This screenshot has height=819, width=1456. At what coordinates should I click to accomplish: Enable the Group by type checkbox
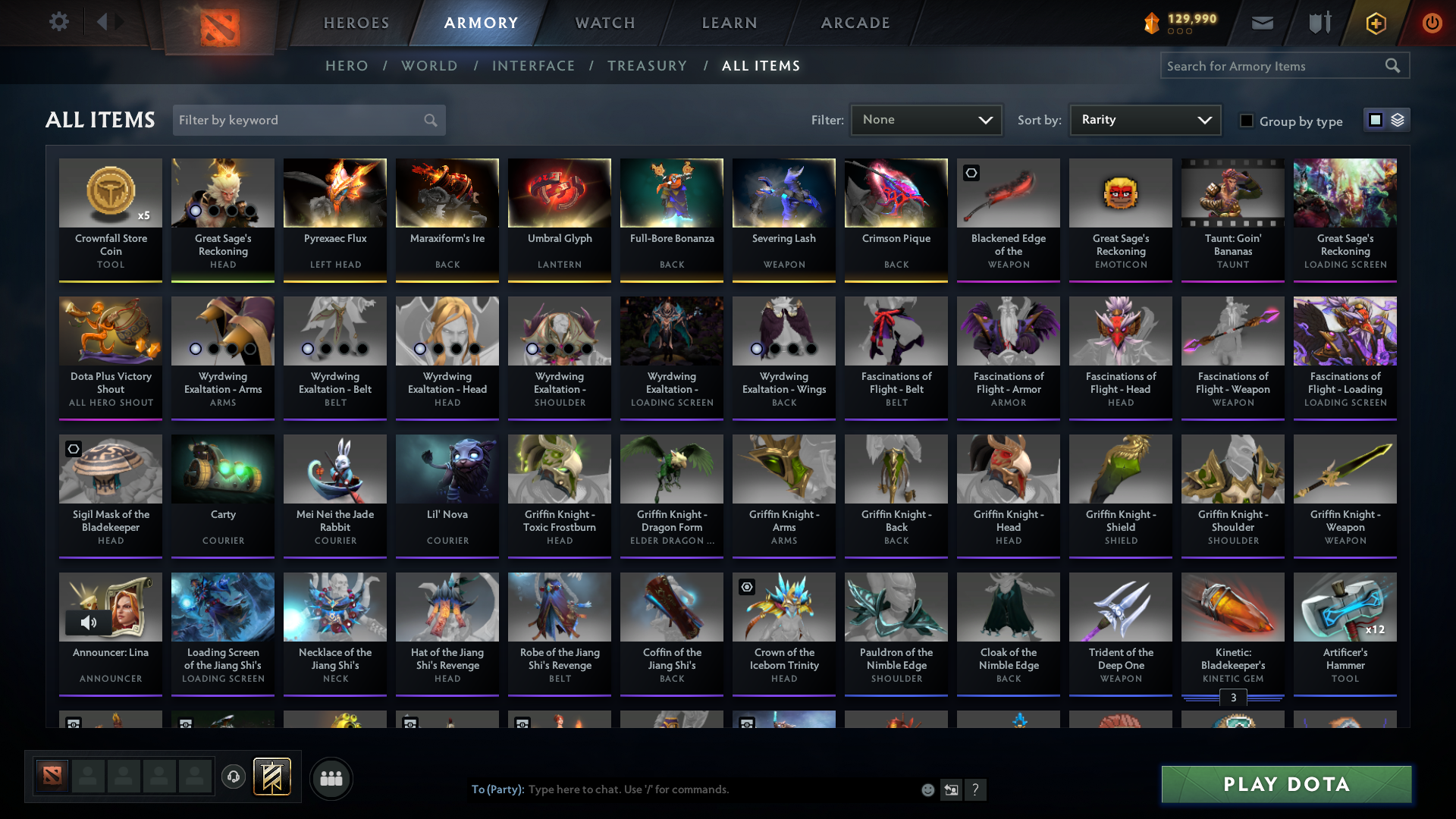coord(1247,120)
